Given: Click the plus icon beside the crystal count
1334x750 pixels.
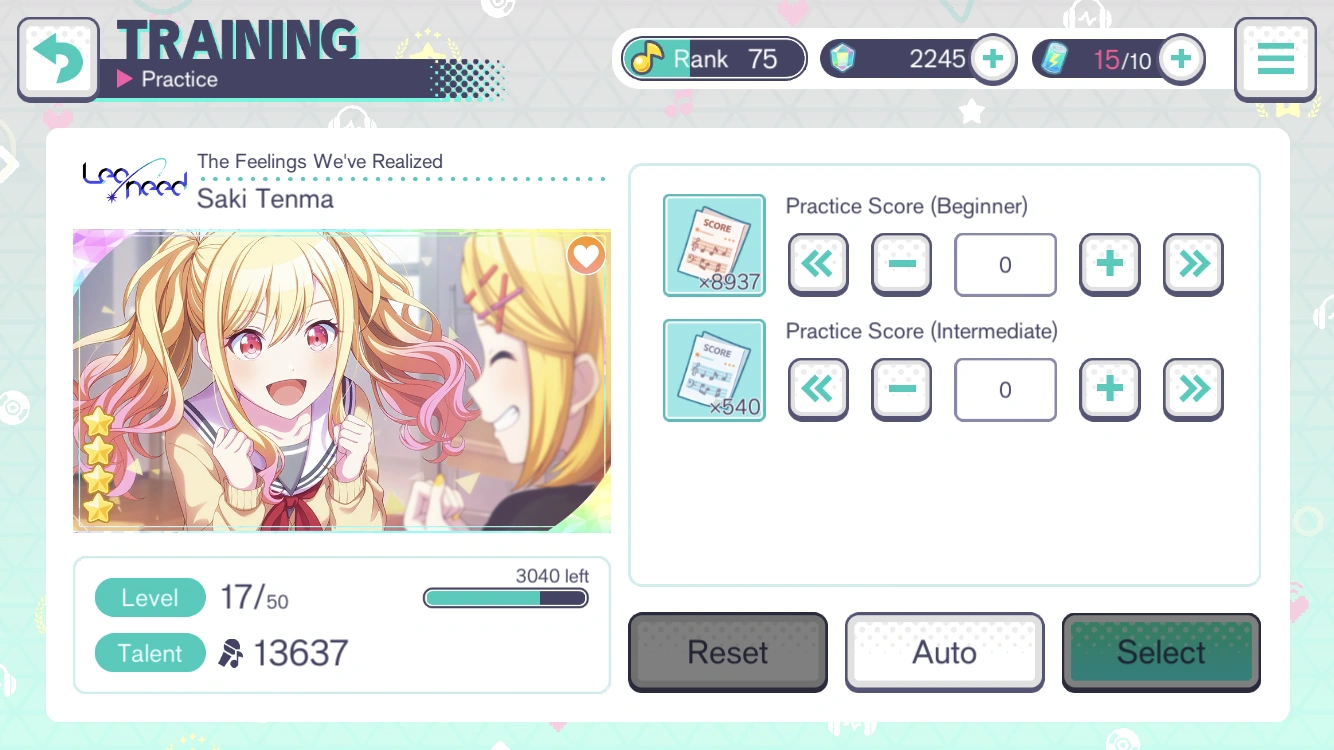Looking at the screenshot, I should coord(993,58).
